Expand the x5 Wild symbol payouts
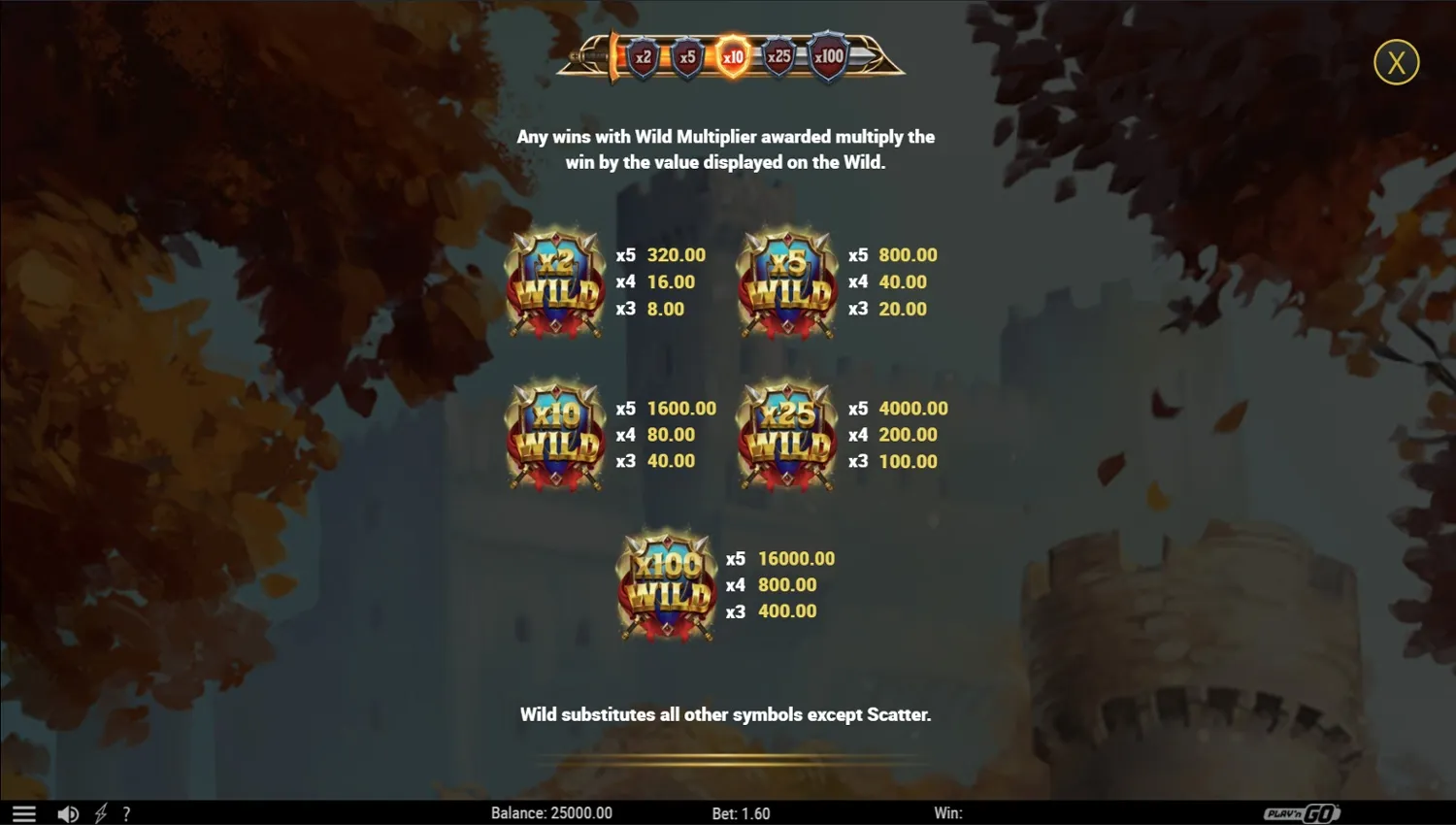The image size is (1456, 825). coord(786,281)
